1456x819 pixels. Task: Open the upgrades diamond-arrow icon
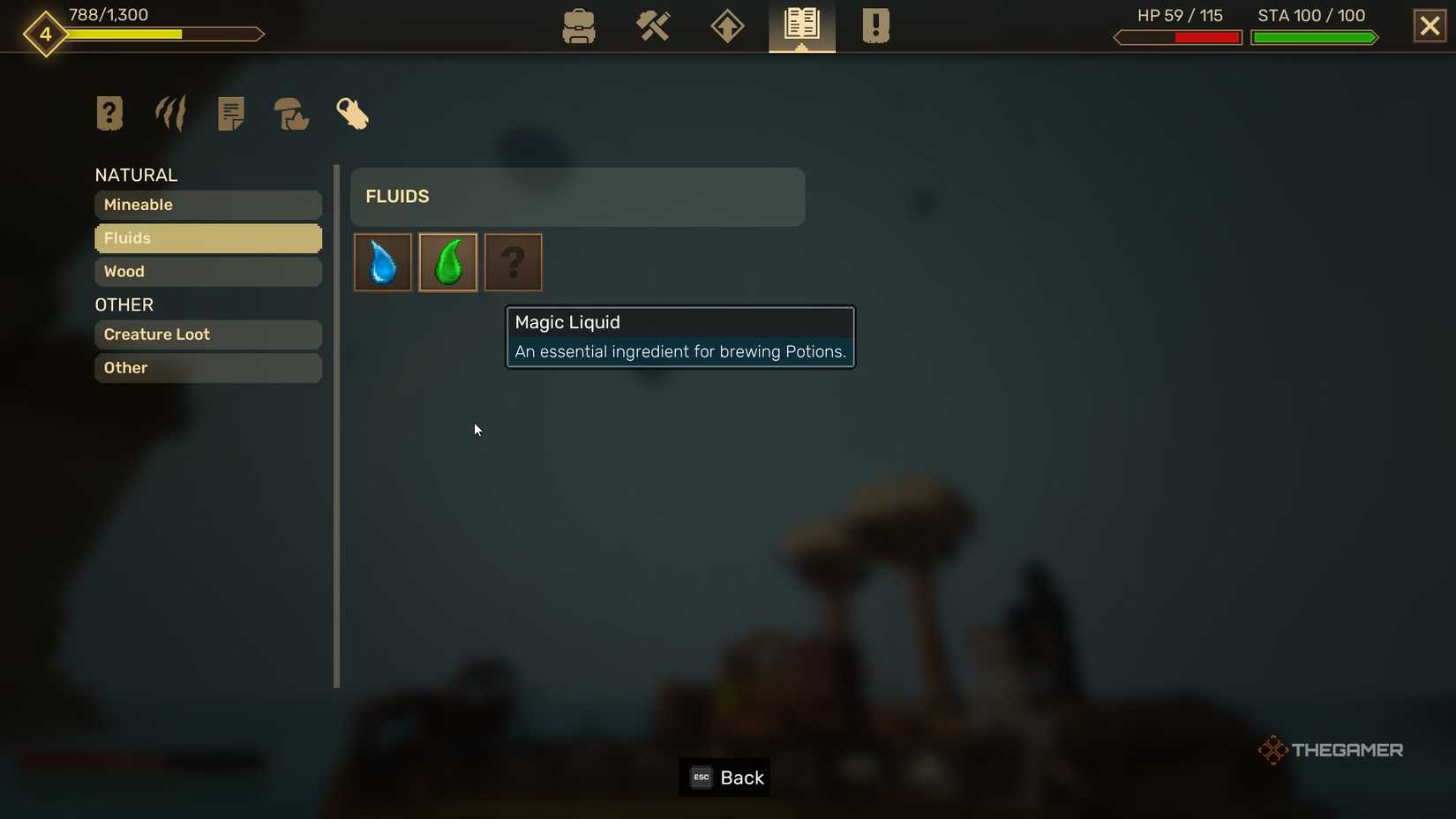click(726, 26)
